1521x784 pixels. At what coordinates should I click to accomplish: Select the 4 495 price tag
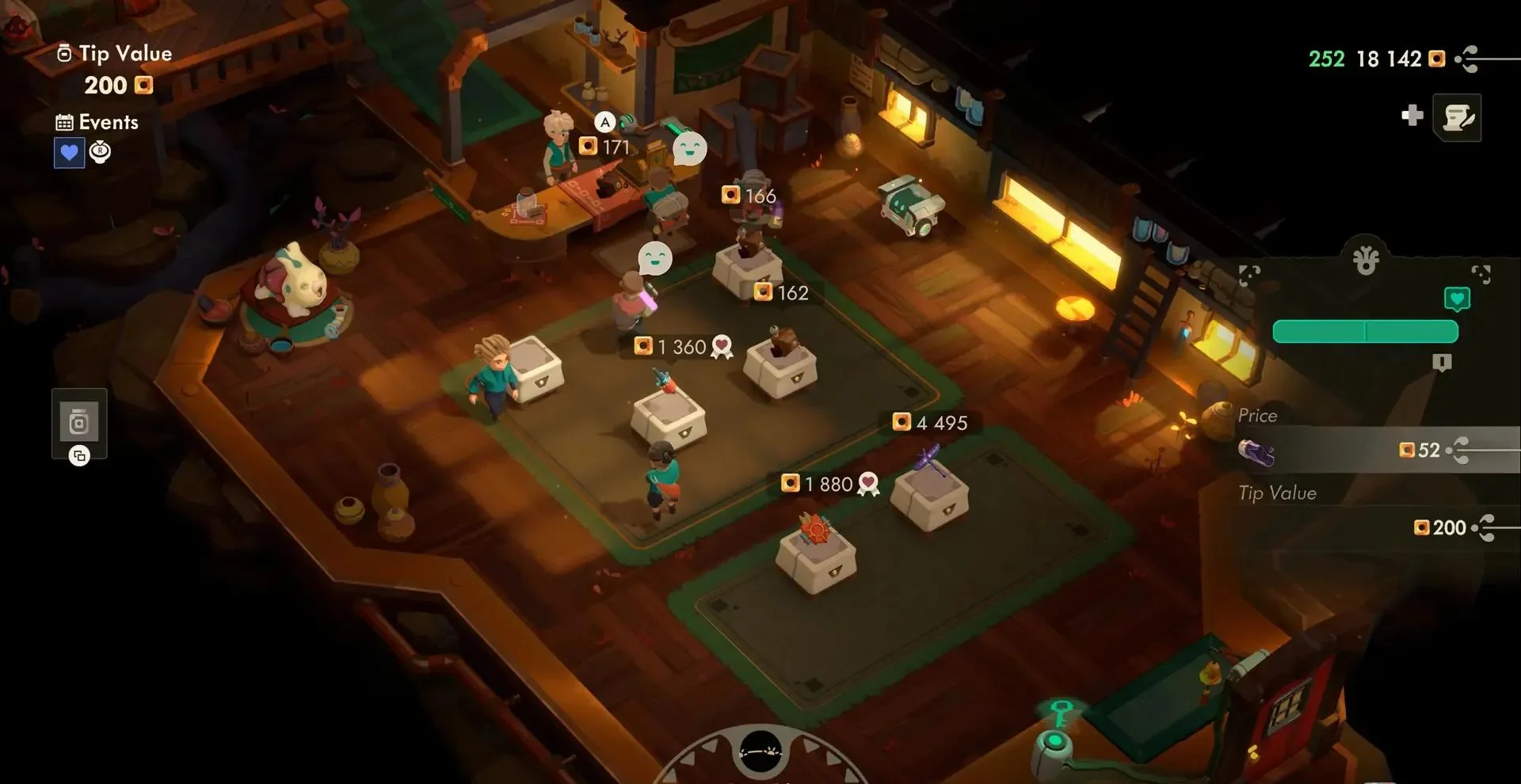pos(931,423)
